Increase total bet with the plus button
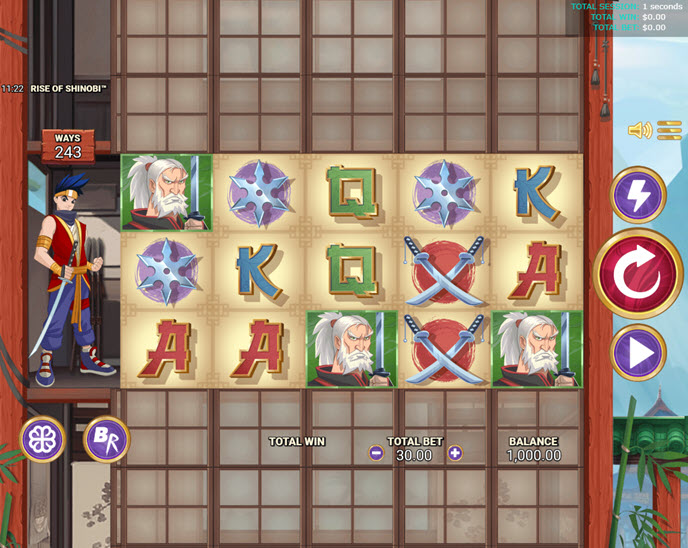 455,453
